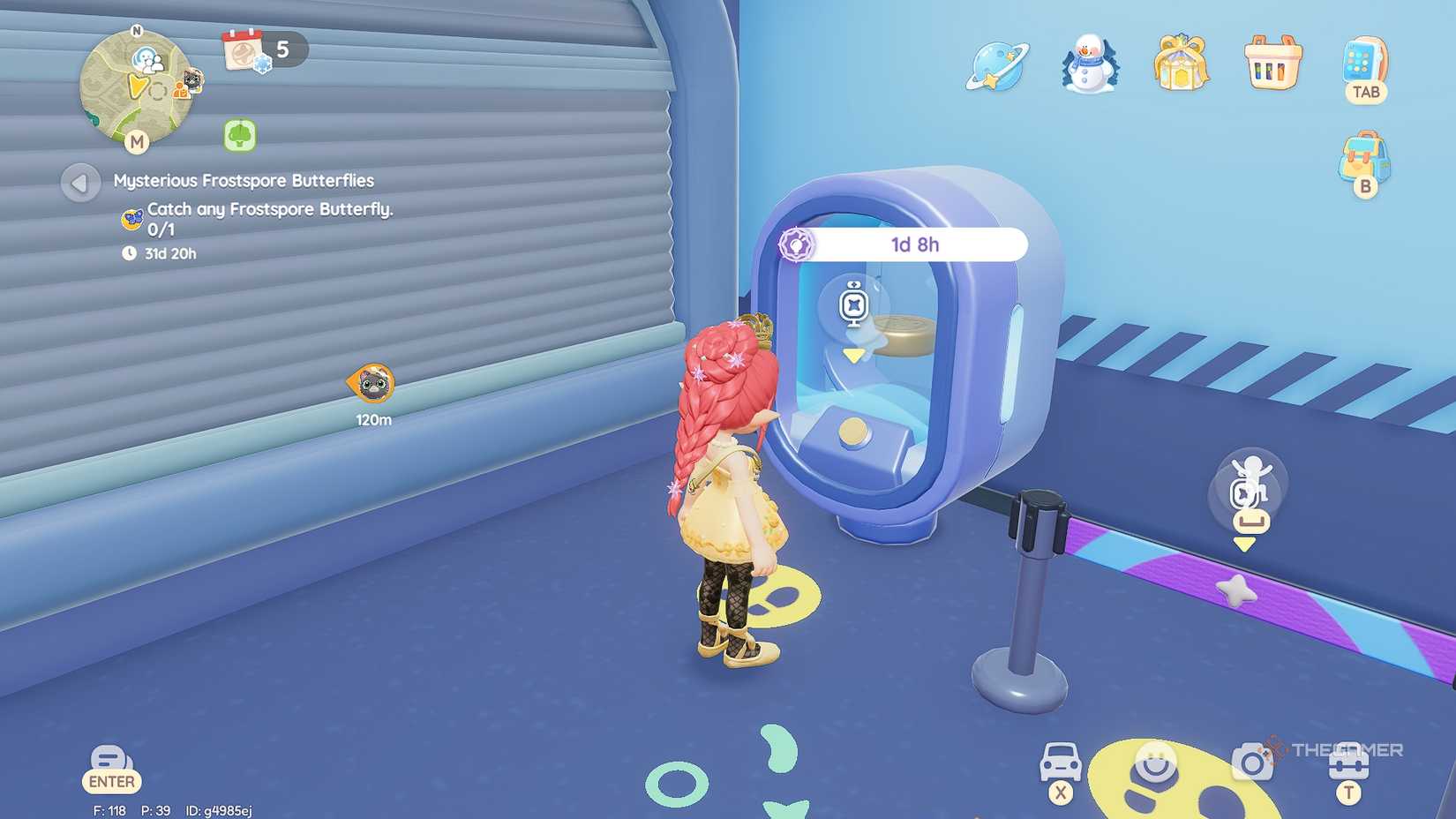Open the backpack inventory labeled B
Image resolution: width=1456 pixels, height=819 pixels.
pos(1367,159)
